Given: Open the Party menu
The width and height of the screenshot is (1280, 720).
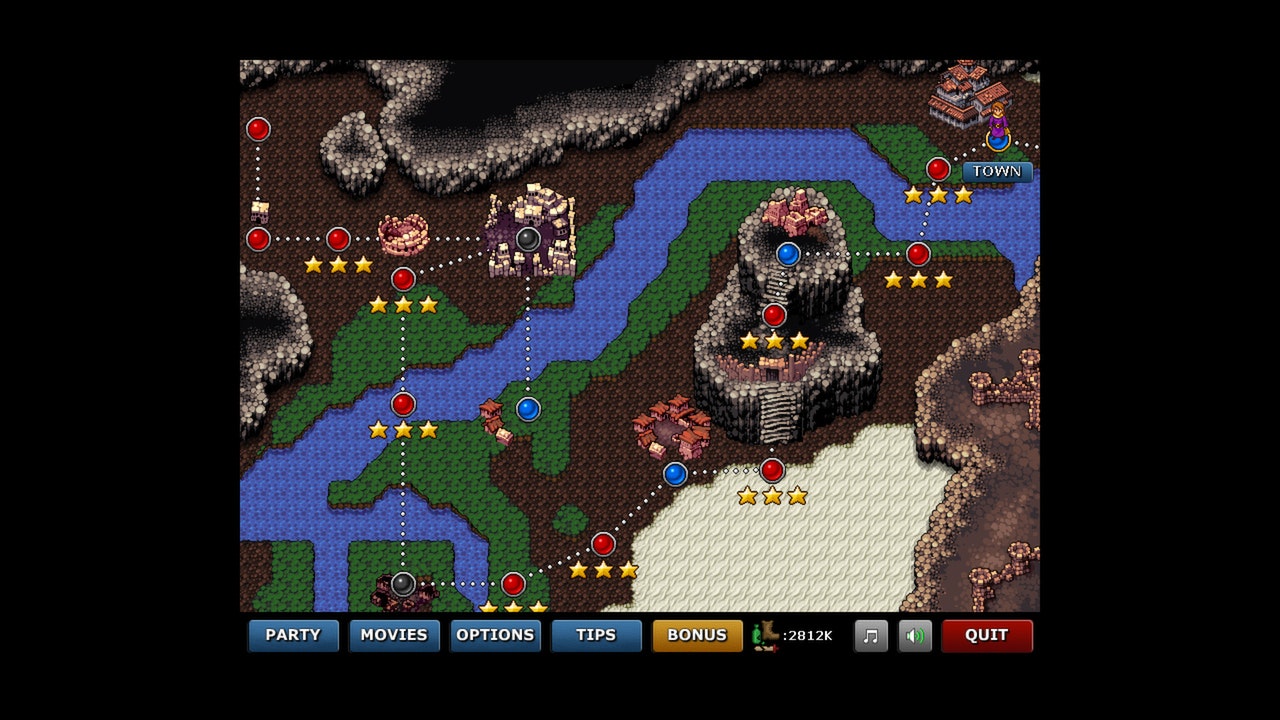Looking at the screenshot, I should coord(293,635).
